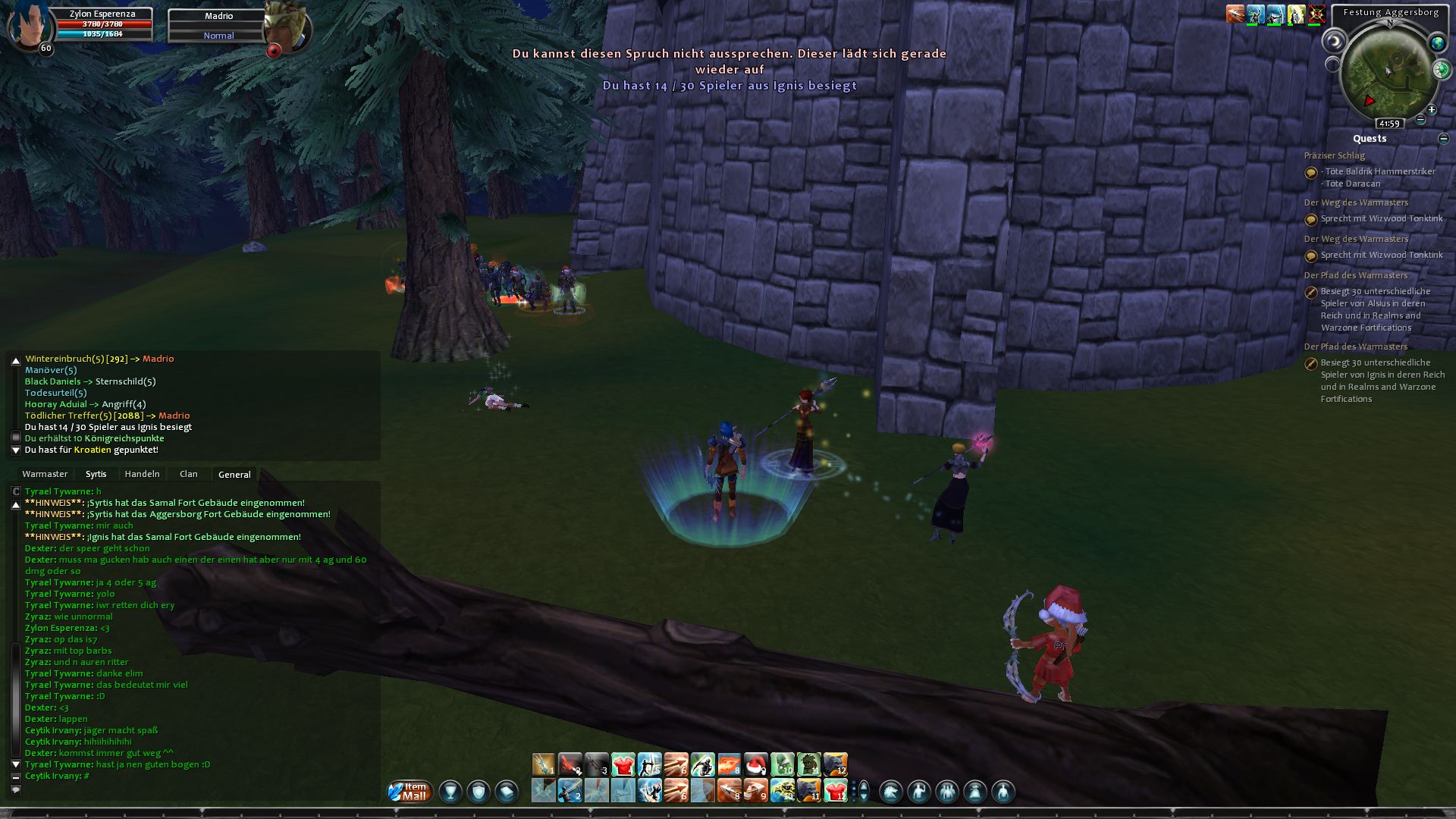Open the Handeln chat tab
1456x819 pixels.
(142, 474)
